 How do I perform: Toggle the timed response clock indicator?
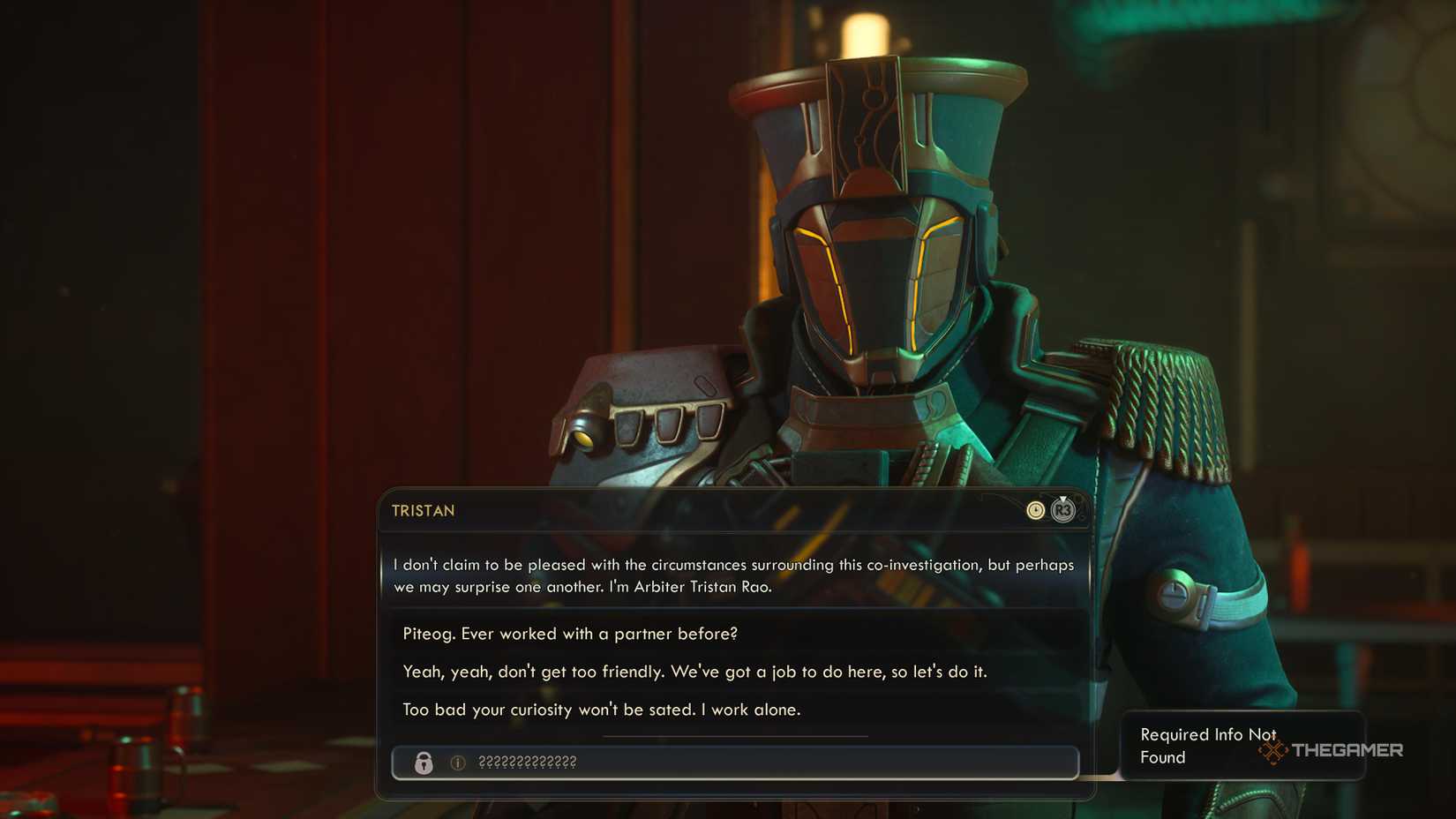tap(1034, 510)
